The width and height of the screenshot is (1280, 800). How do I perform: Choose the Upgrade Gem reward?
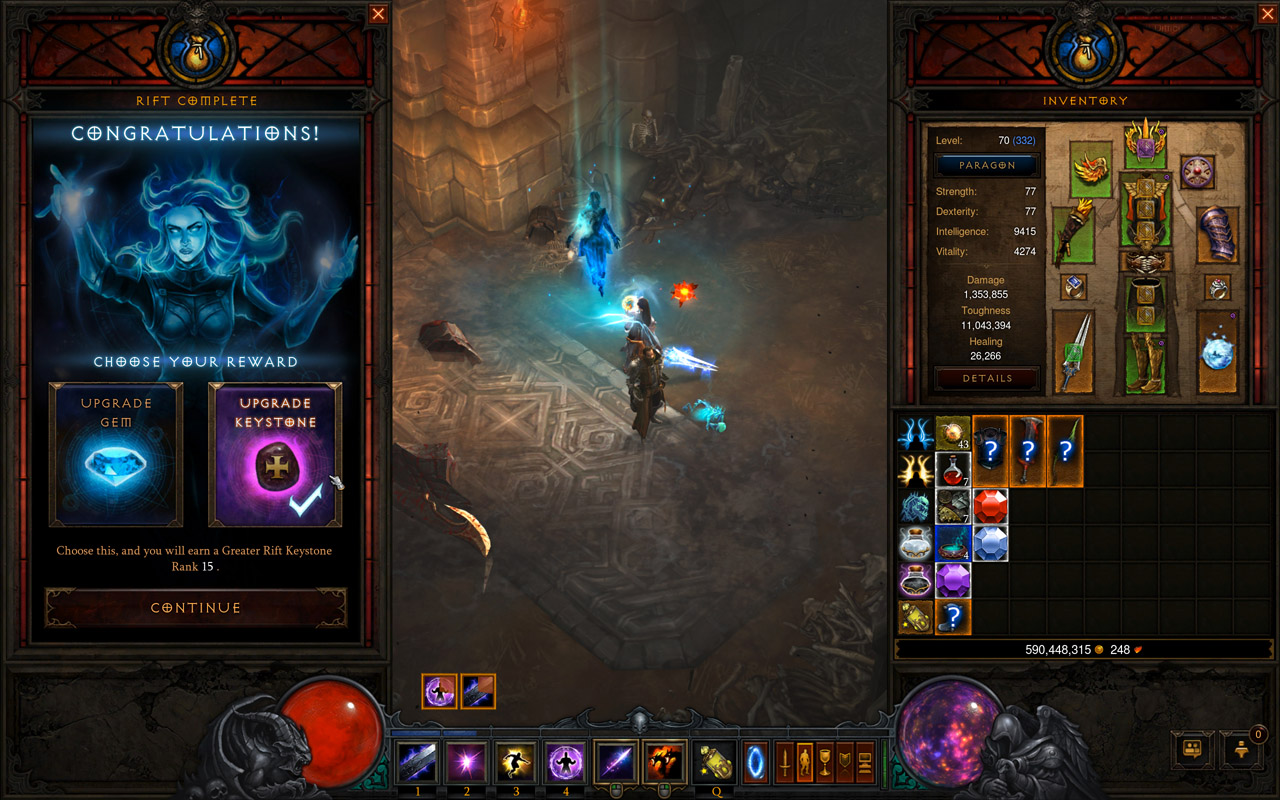[x=116, y=454]
